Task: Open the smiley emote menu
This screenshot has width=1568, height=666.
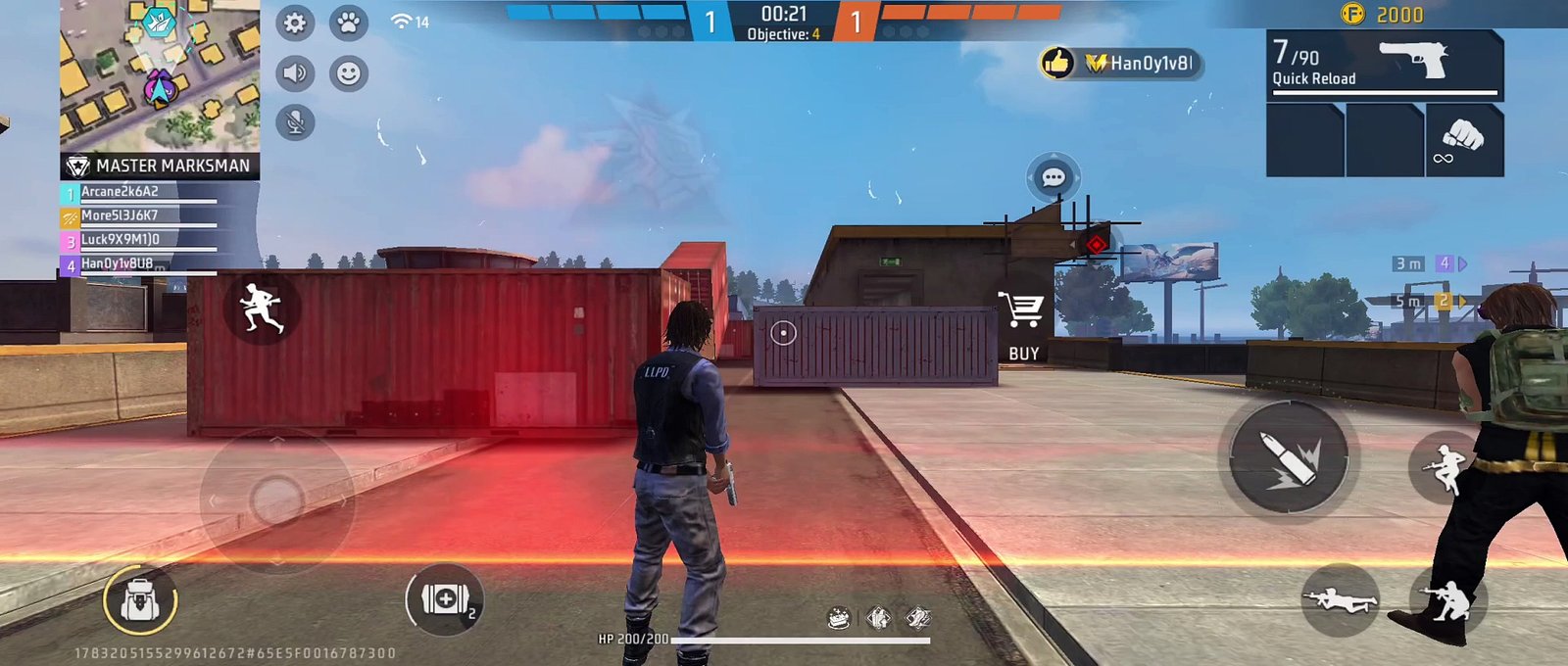Action: point(348,73)
